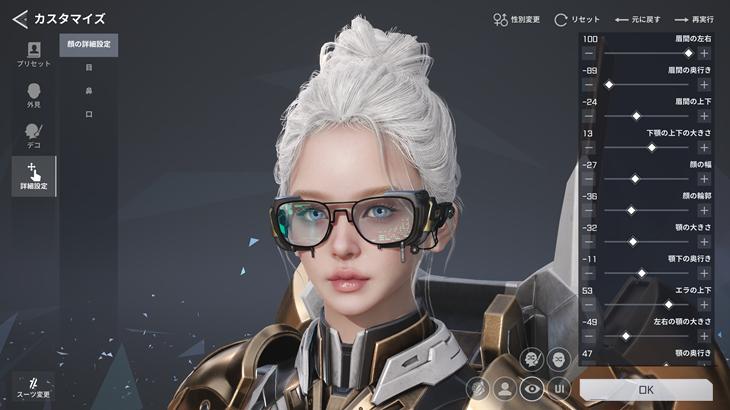Click the エラの上下 slider handle
This screenshot has height=410, width=730.
coord(669,304)
